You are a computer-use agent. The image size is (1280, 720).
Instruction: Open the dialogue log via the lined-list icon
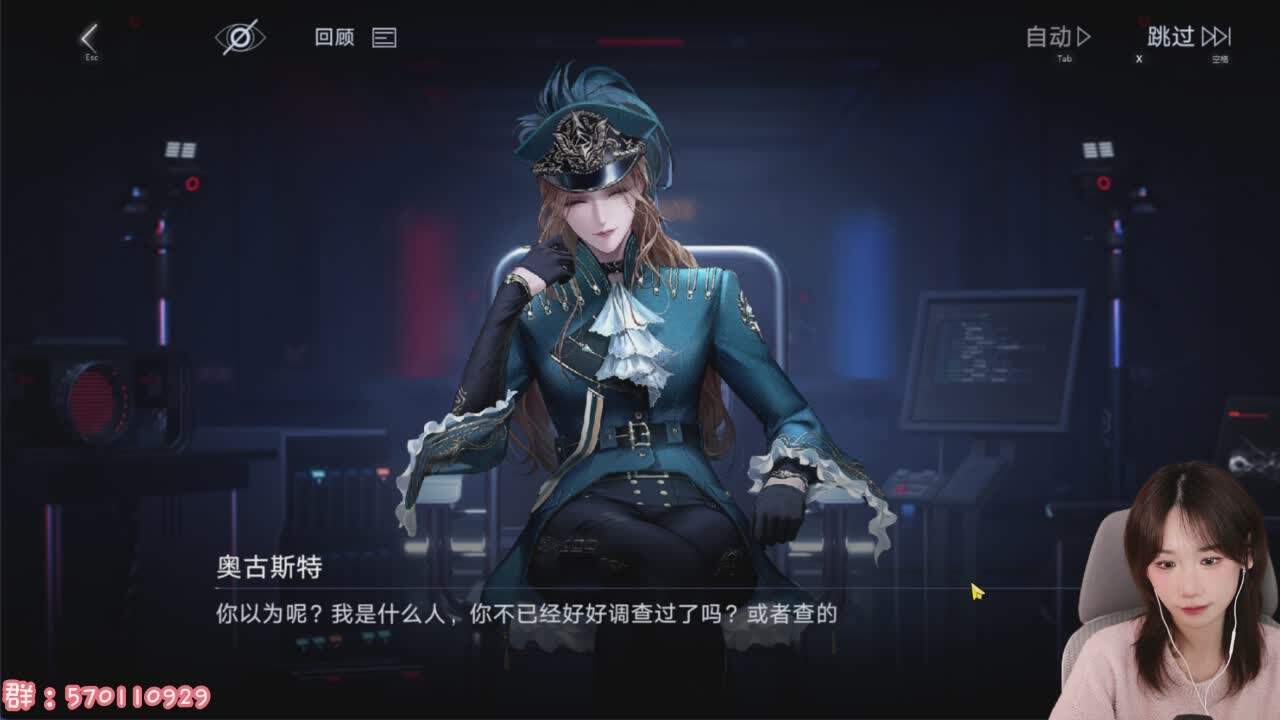[385, 38]
